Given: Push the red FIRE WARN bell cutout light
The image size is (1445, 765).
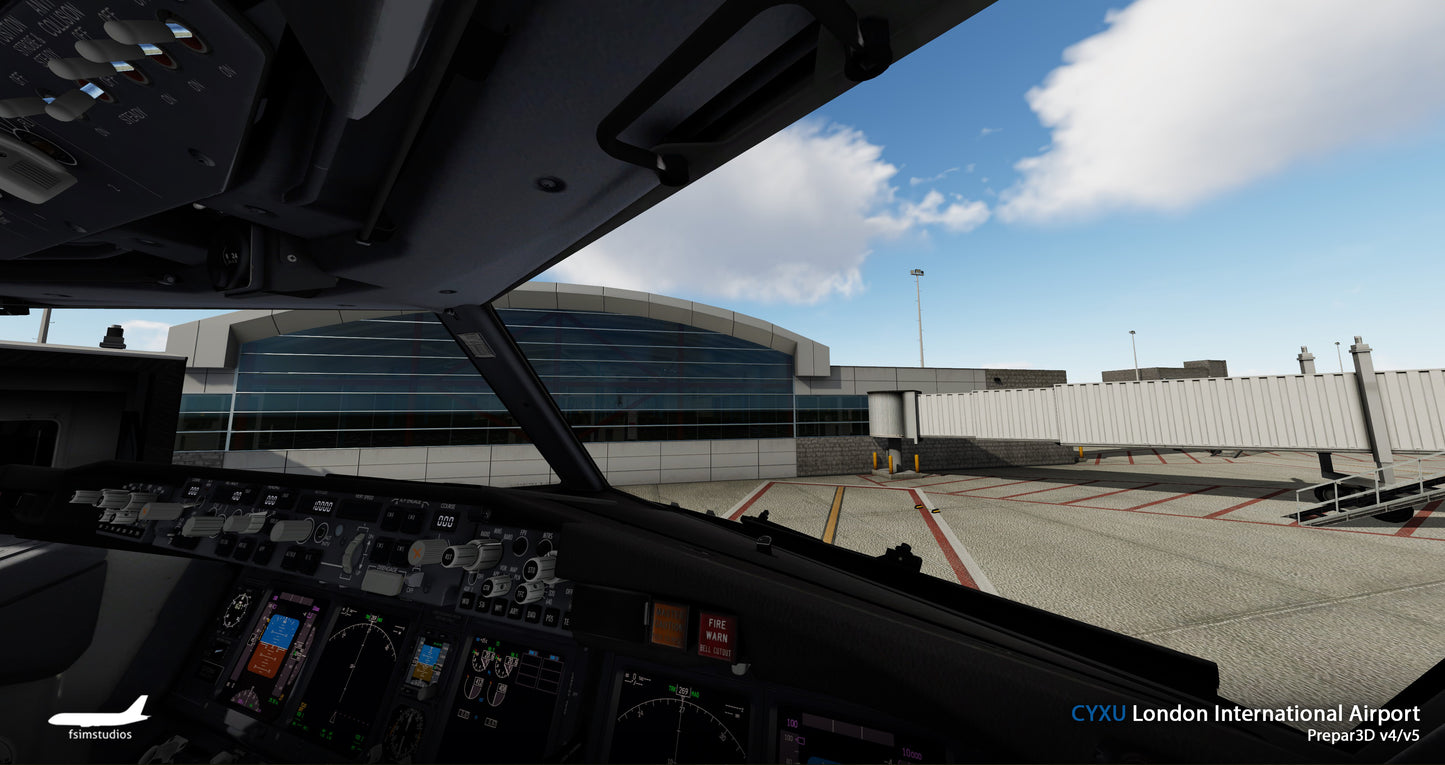Looking at the screenshot, I should [716, 635].
